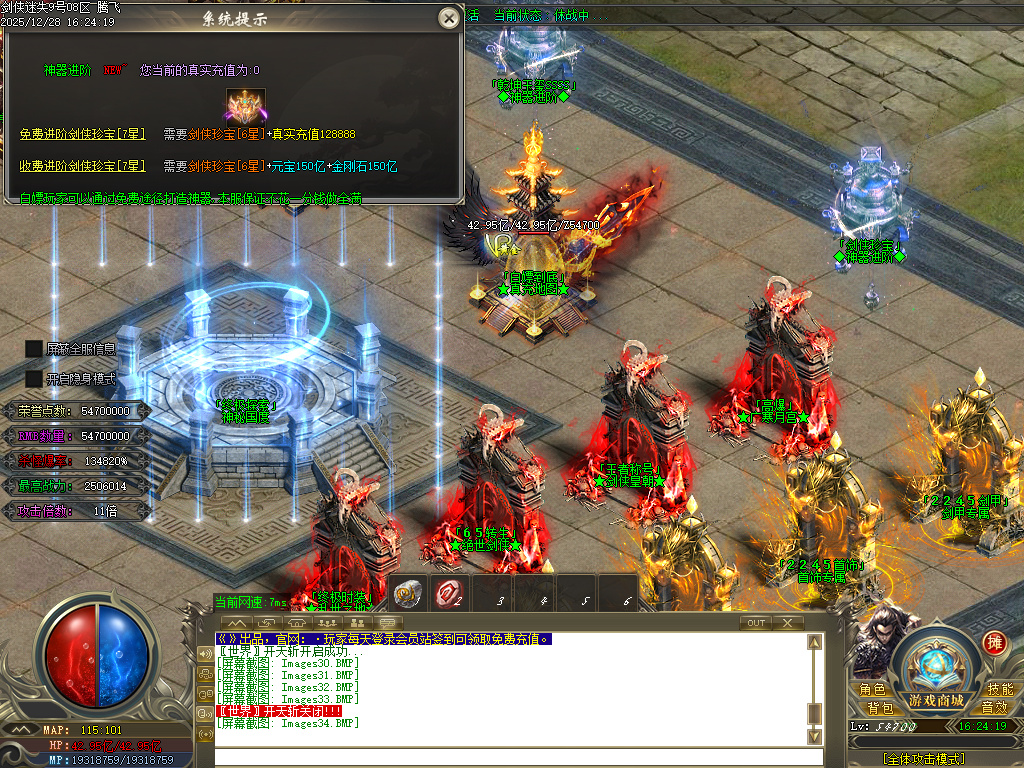Click the X button beside OUT
This screenshot has height=768, width=1024.
point(787,623)
